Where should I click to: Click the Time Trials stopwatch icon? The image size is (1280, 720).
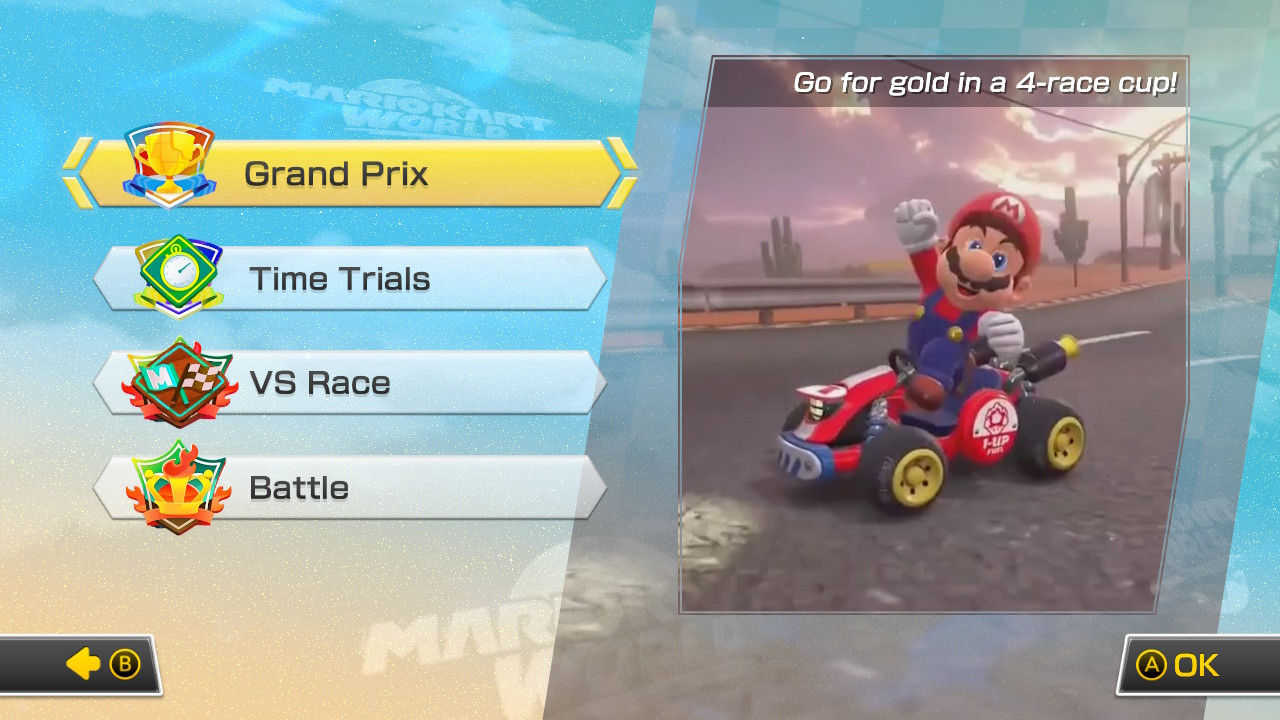point(178,273)
